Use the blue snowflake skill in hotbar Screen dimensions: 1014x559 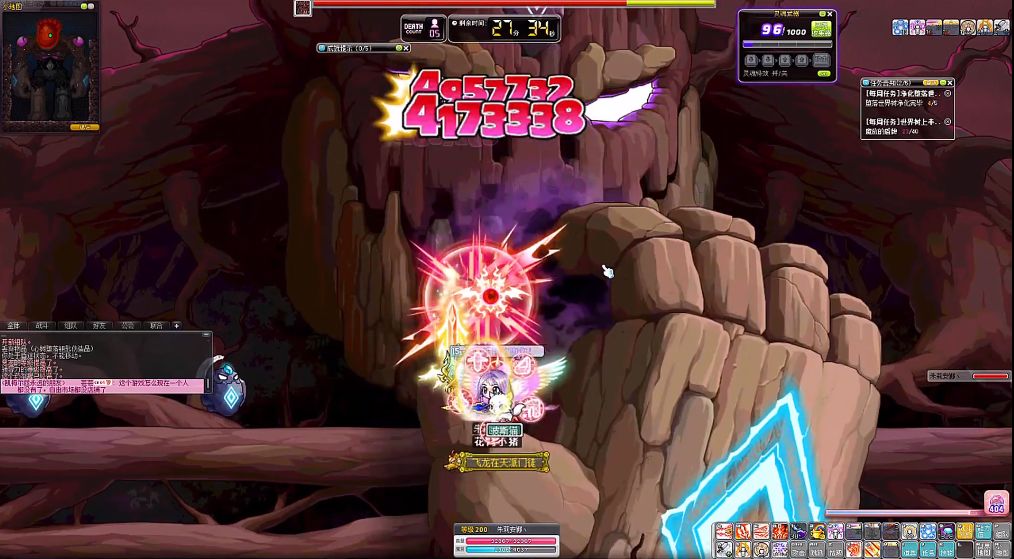[x=927, y=531]
